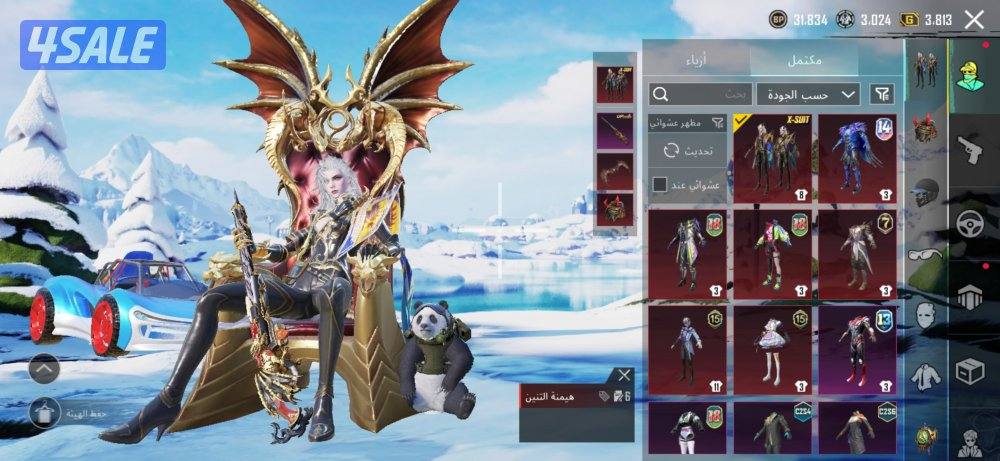Expand the up-arrow button above save outfit
Image resolution: width=1000 pixels, height=461 pixels.
[46, 368]
